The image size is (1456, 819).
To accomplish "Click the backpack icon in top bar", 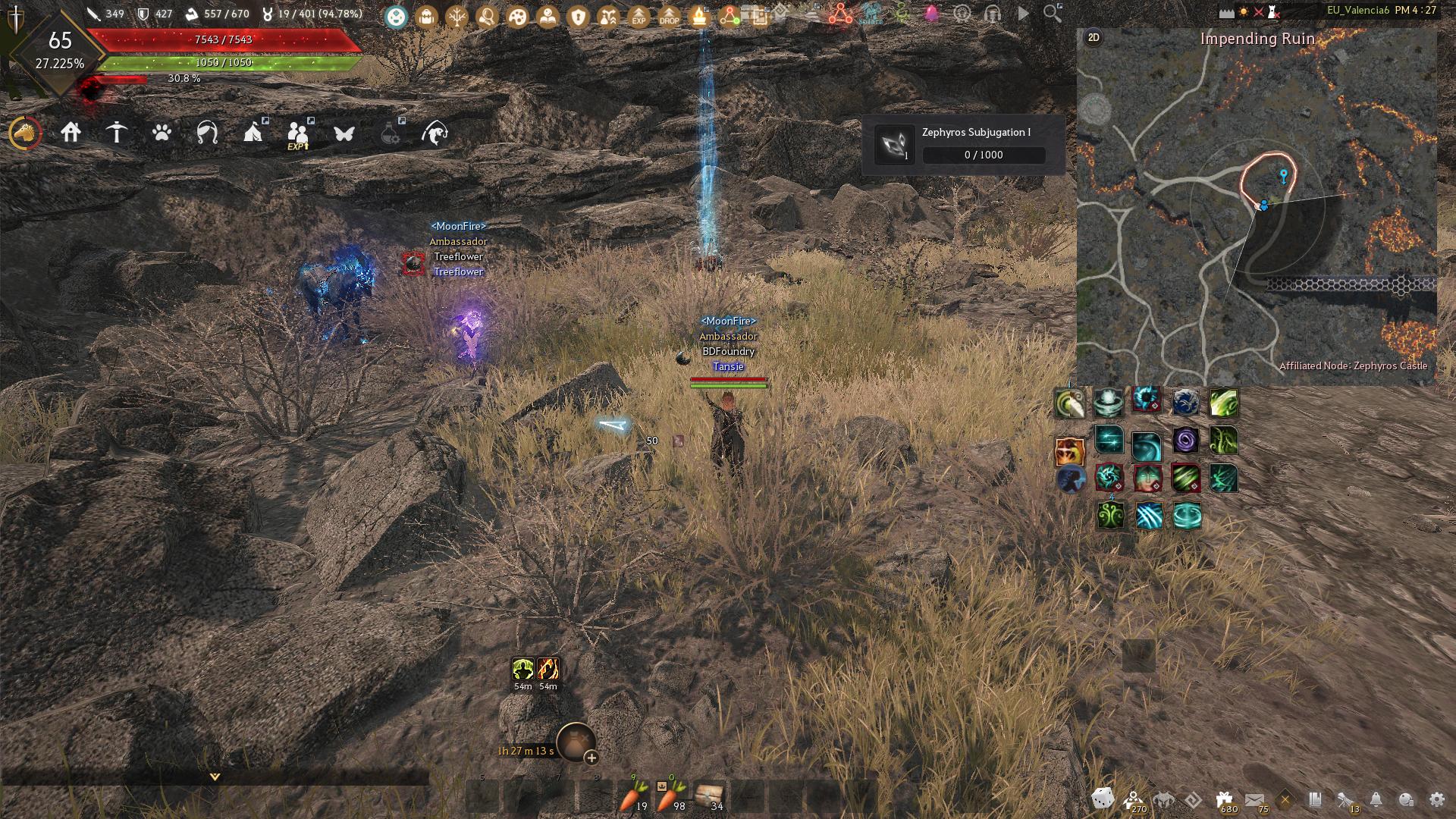I will [x=427, y=15].
